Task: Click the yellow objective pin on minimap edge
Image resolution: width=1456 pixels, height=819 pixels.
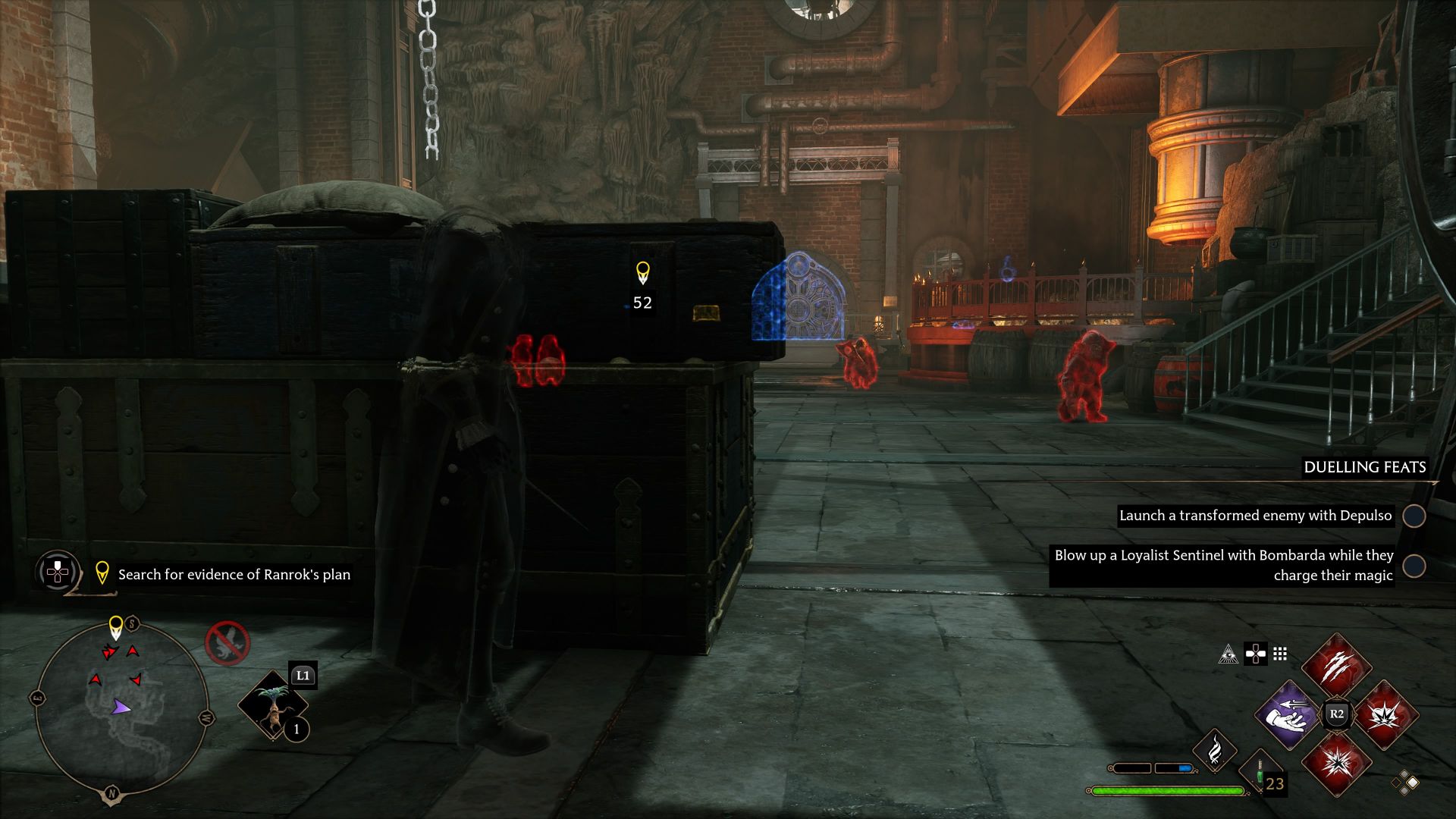Action: pyautogui.click(x=115, y=627)
